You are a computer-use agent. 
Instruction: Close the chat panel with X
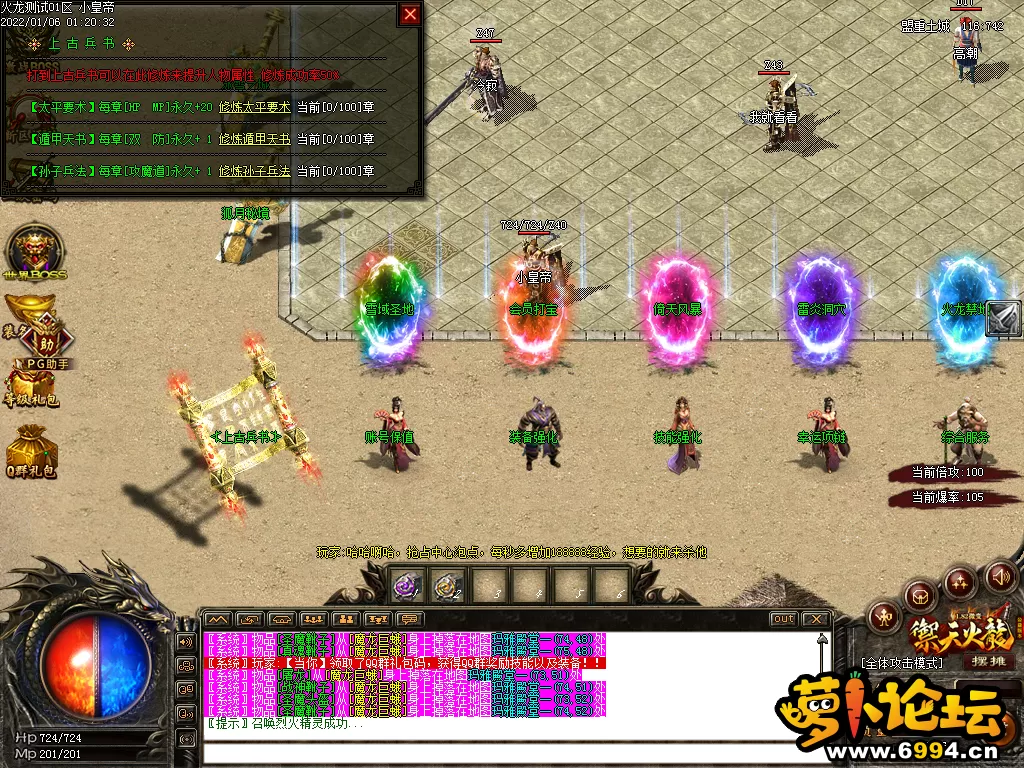[816, 619]
